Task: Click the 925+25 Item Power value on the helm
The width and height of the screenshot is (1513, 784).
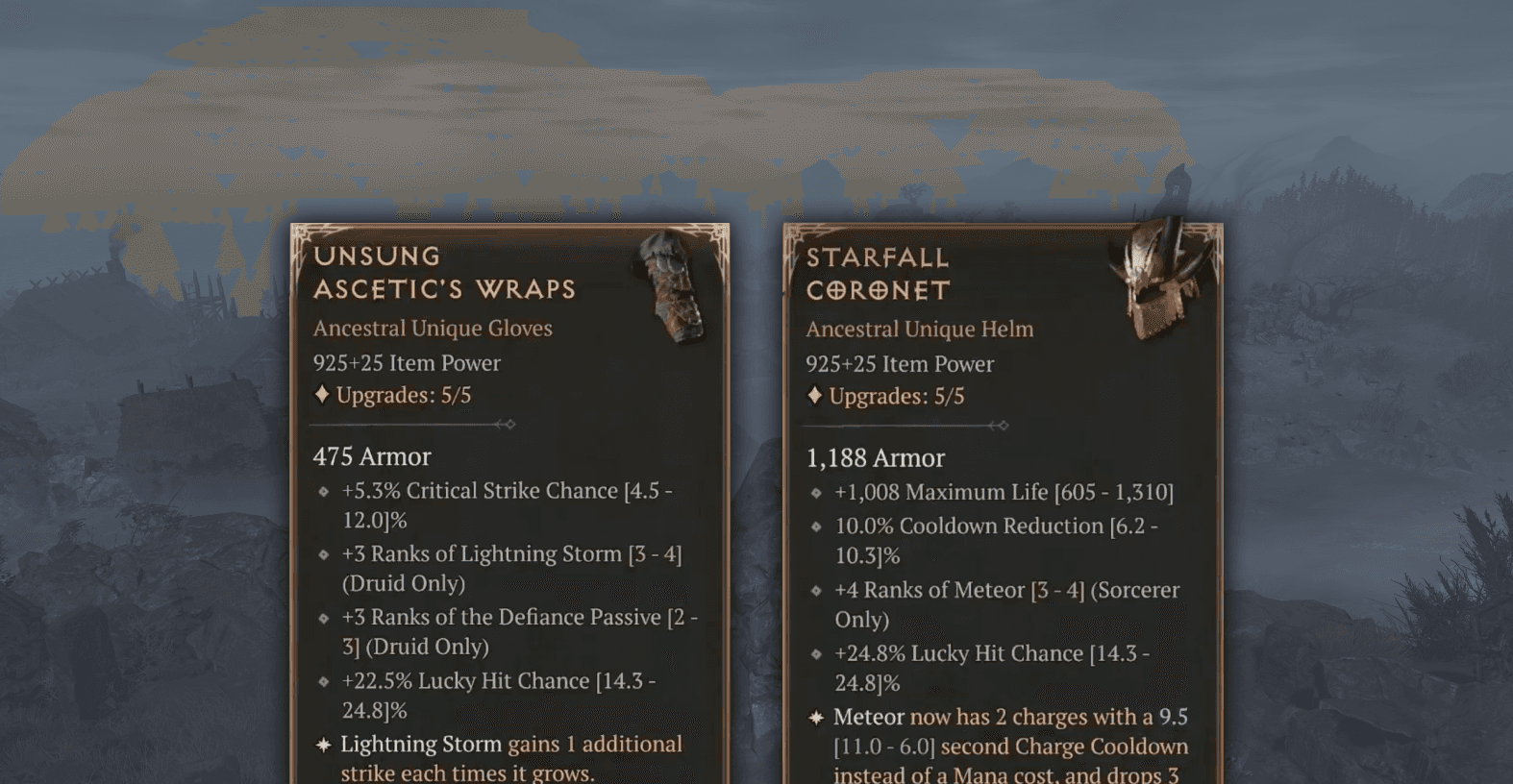Action: pyautogui.click(x=899, y=364)
